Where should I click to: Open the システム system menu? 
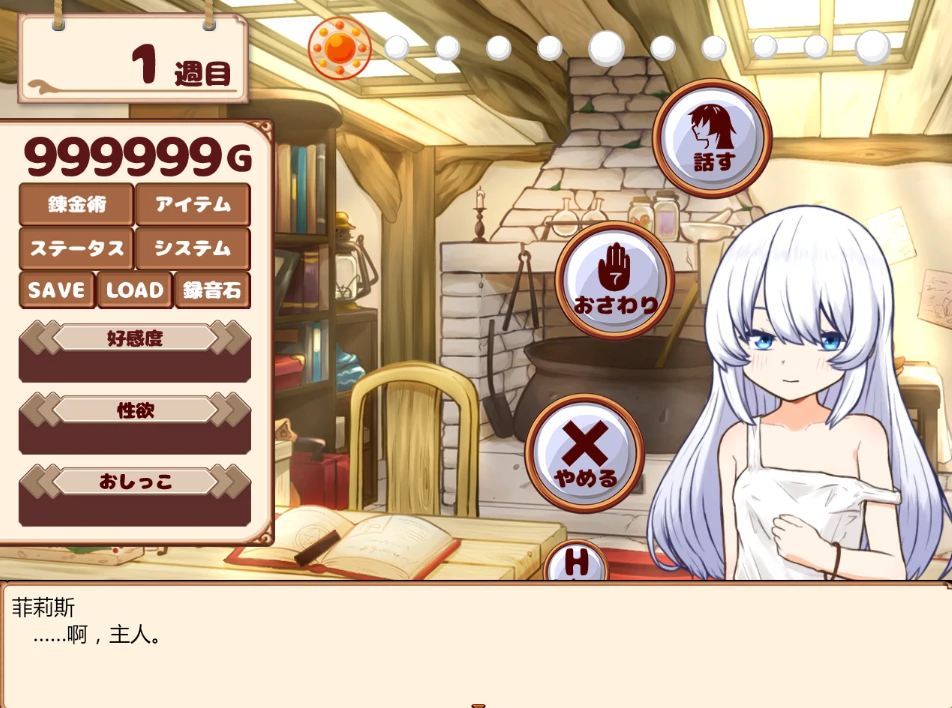click(192, 248)
